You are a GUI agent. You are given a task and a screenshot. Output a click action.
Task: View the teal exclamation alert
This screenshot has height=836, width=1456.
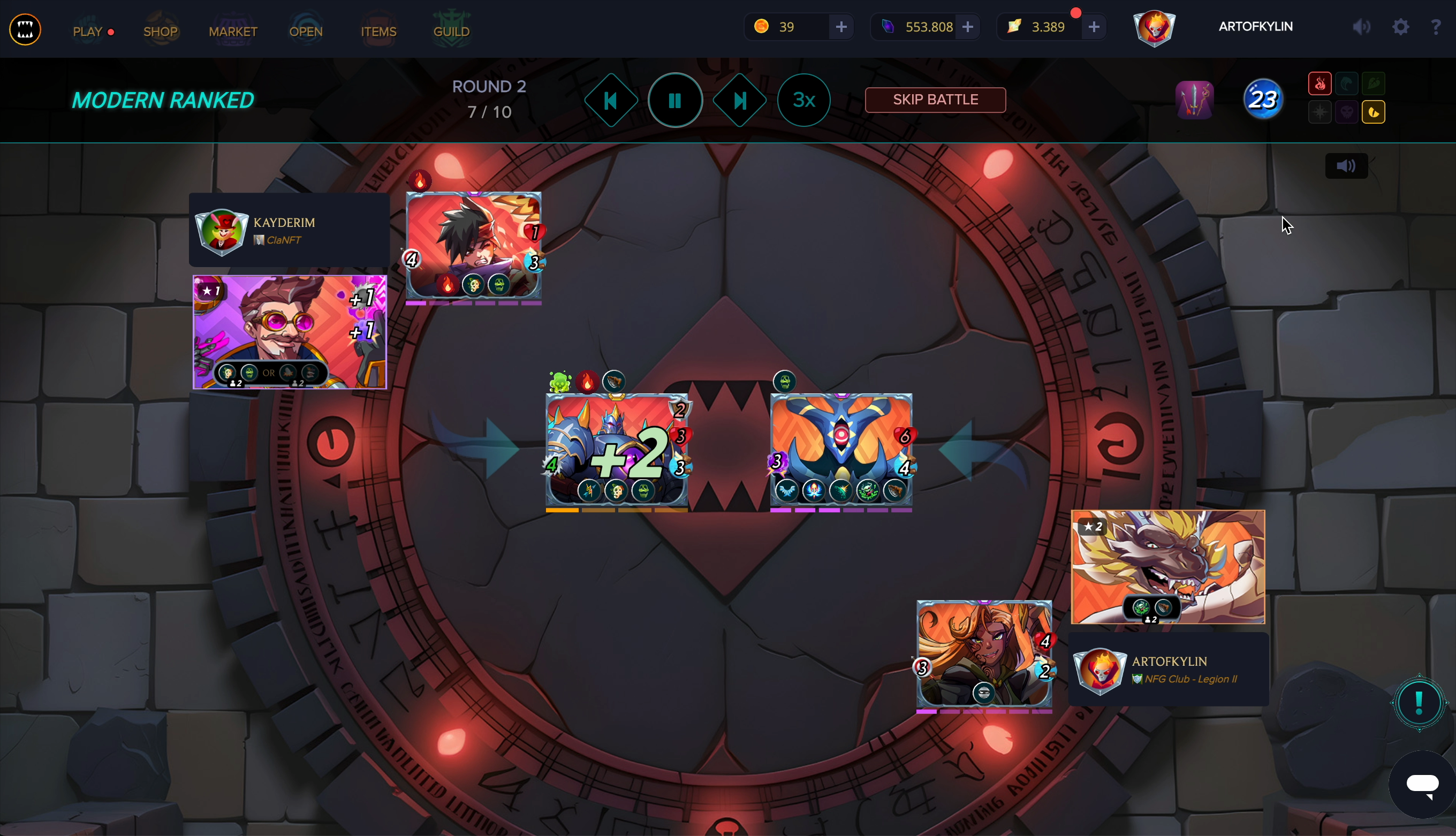[1419, 702]
